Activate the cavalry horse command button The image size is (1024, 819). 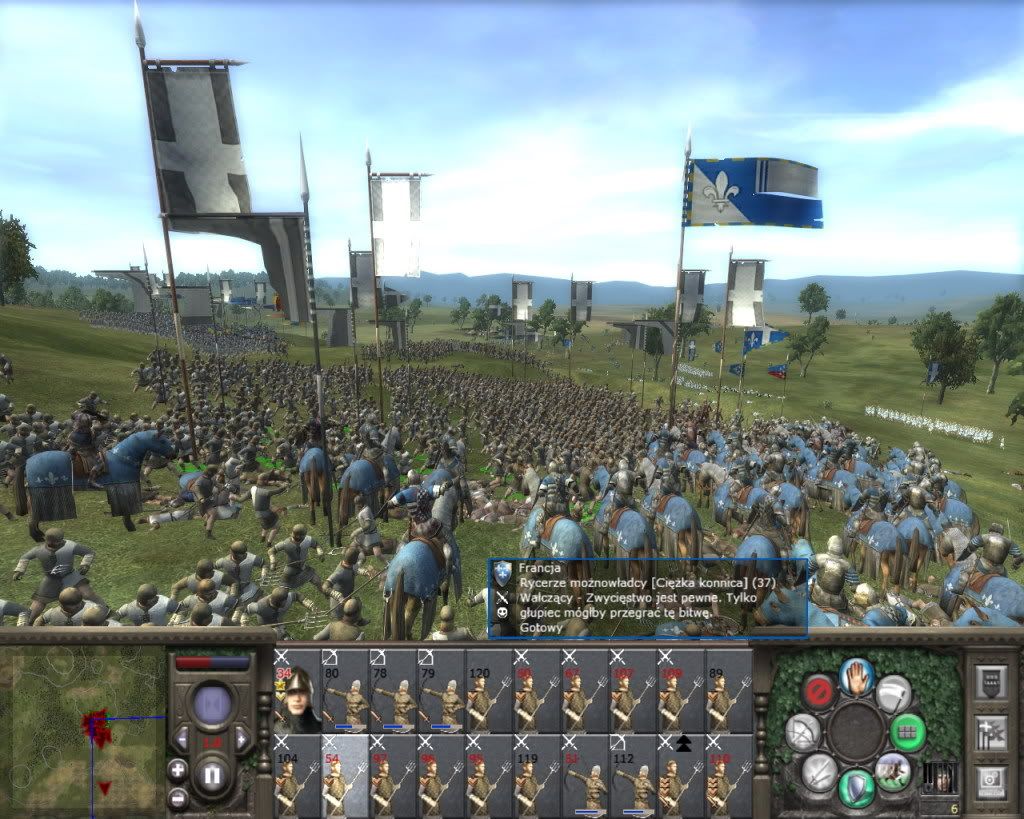[893, 770]
